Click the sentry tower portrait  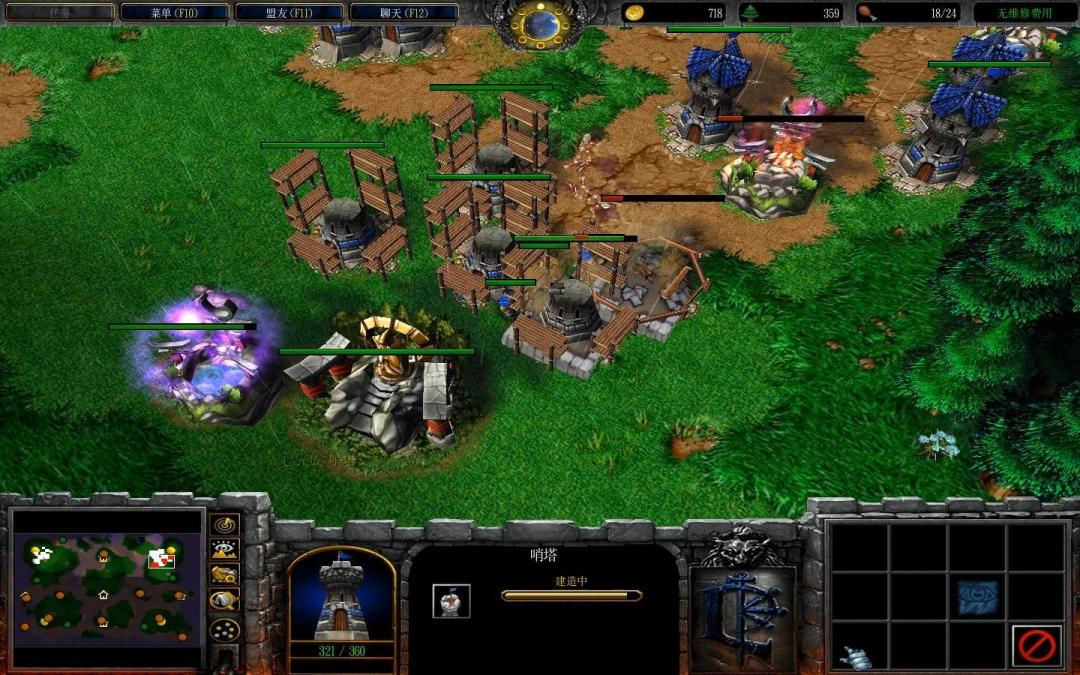(341, 596)
